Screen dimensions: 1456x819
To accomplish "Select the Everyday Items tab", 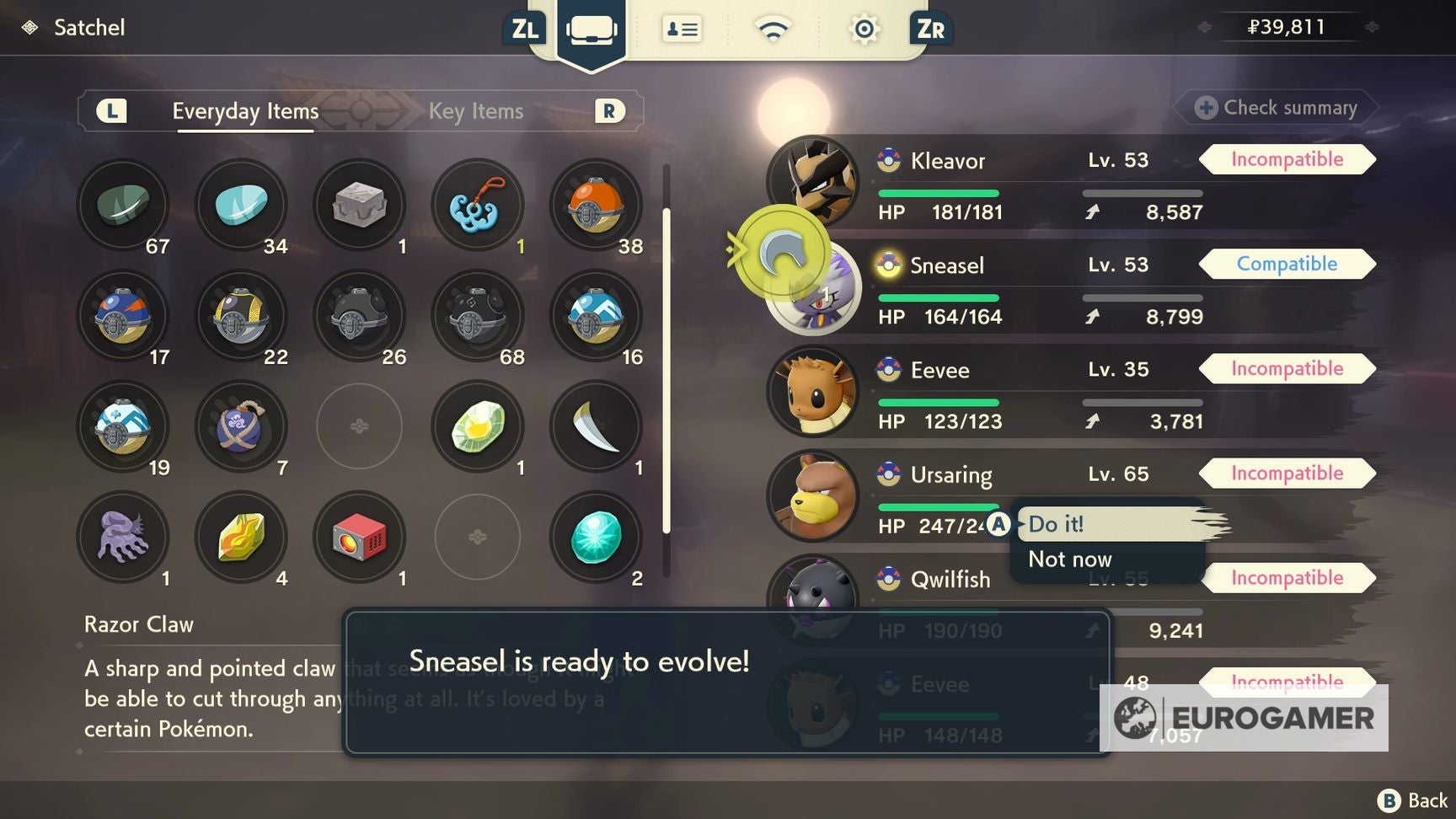I will [245, 111].
